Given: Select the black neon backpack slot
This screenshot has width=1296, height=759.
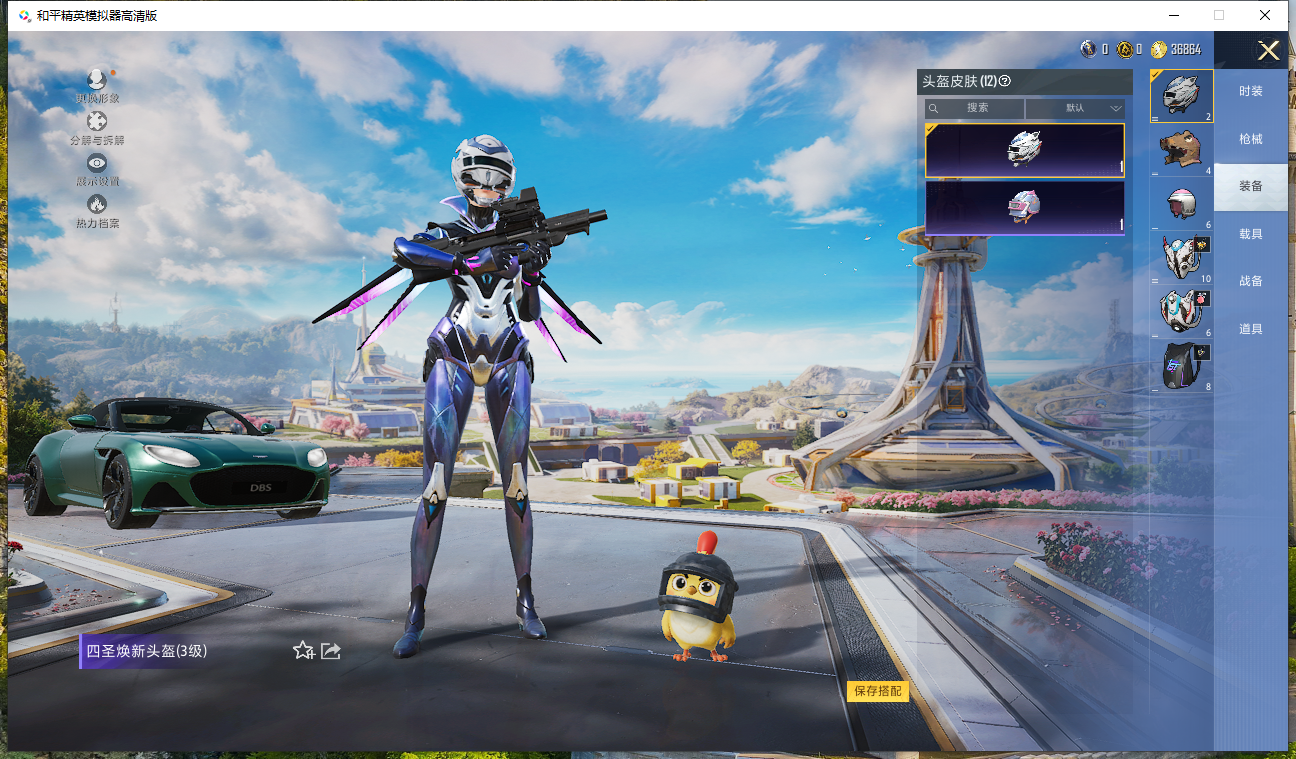Looking at the screenshot, I should click(x=1181, y=365).
